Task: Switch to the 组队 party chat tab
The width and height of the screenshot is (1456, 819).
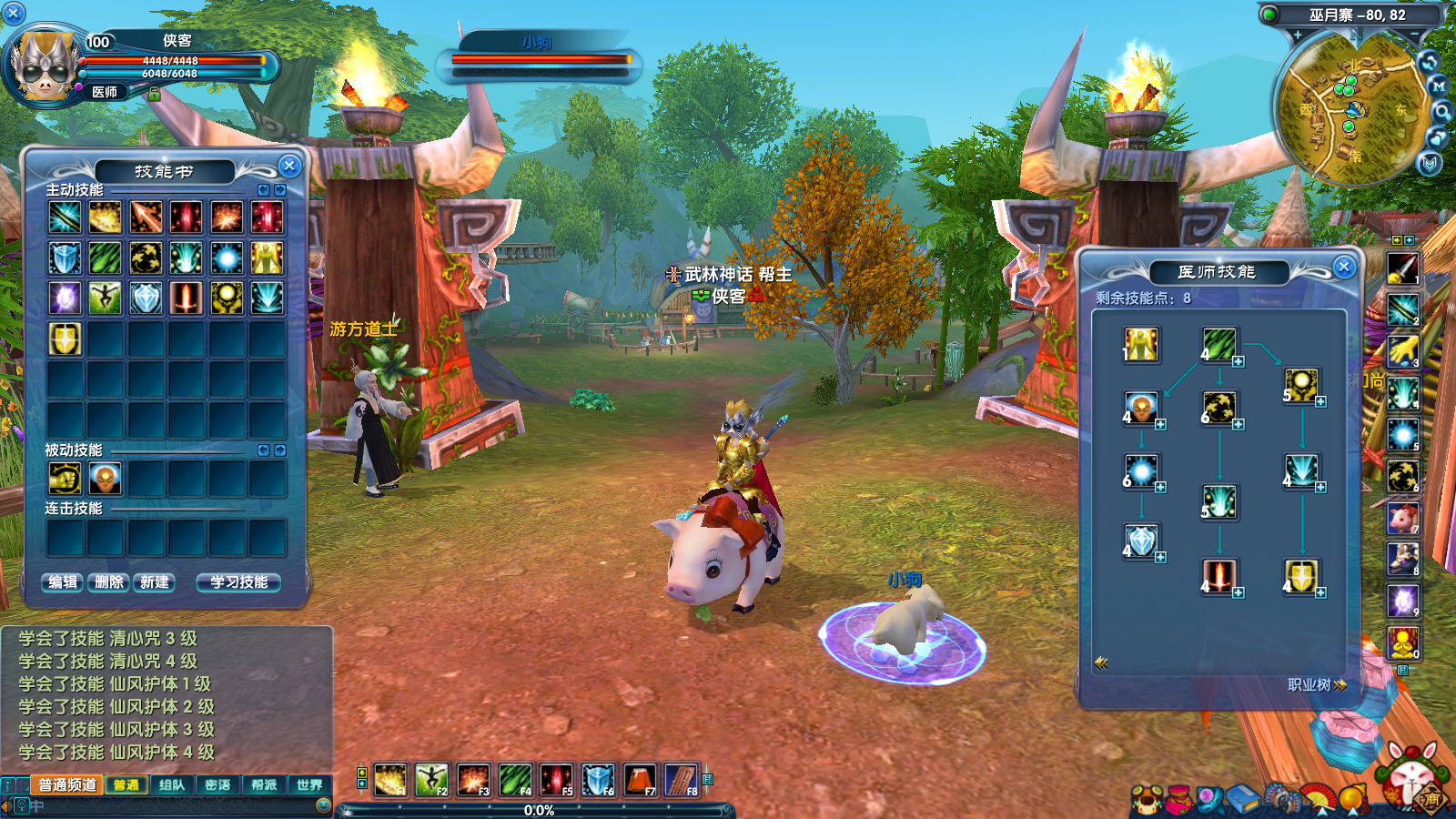Action: click(x=172, y=784)
